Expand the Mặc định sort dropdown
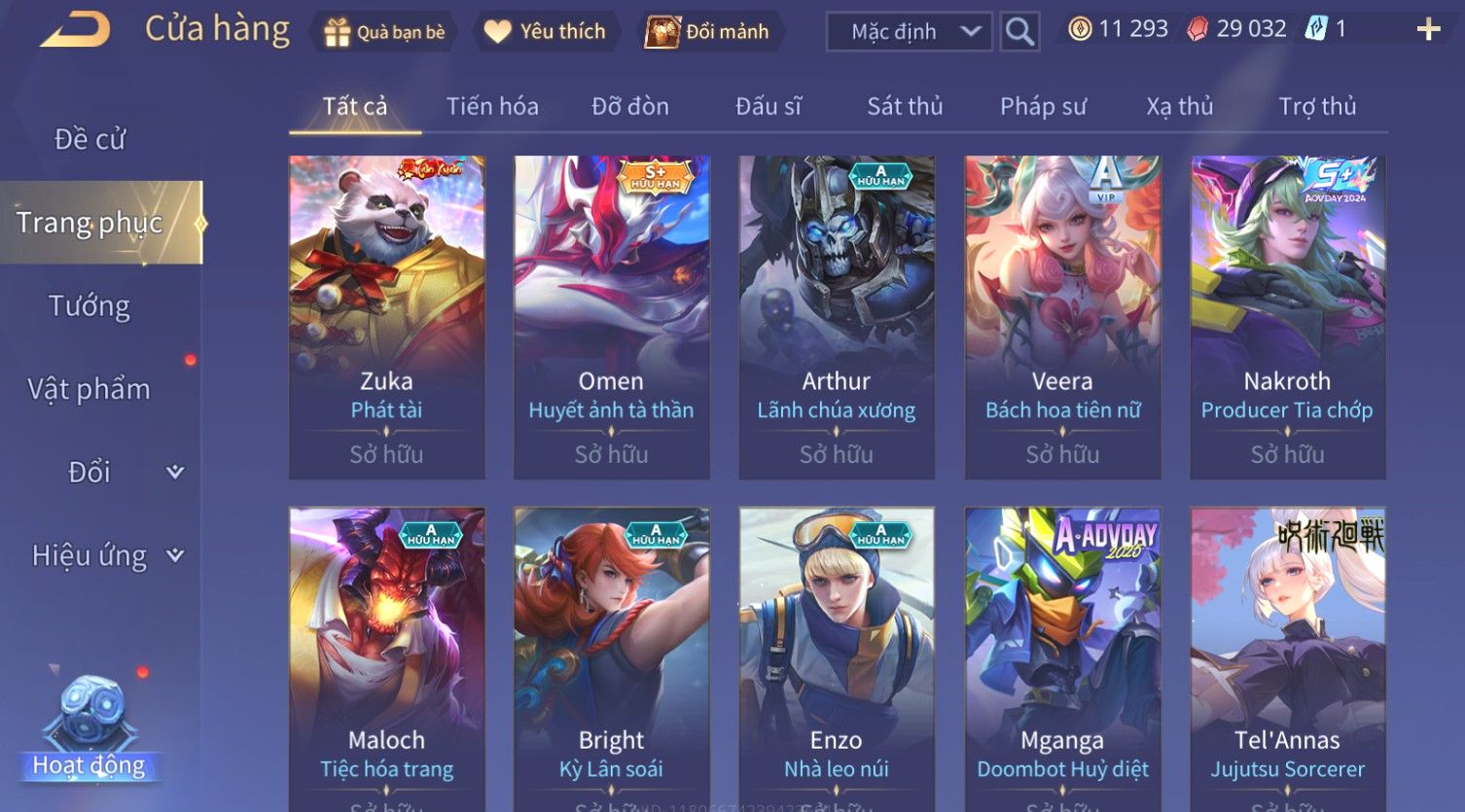This screenshot has height=812, width=1465. (x=909, y=32)
